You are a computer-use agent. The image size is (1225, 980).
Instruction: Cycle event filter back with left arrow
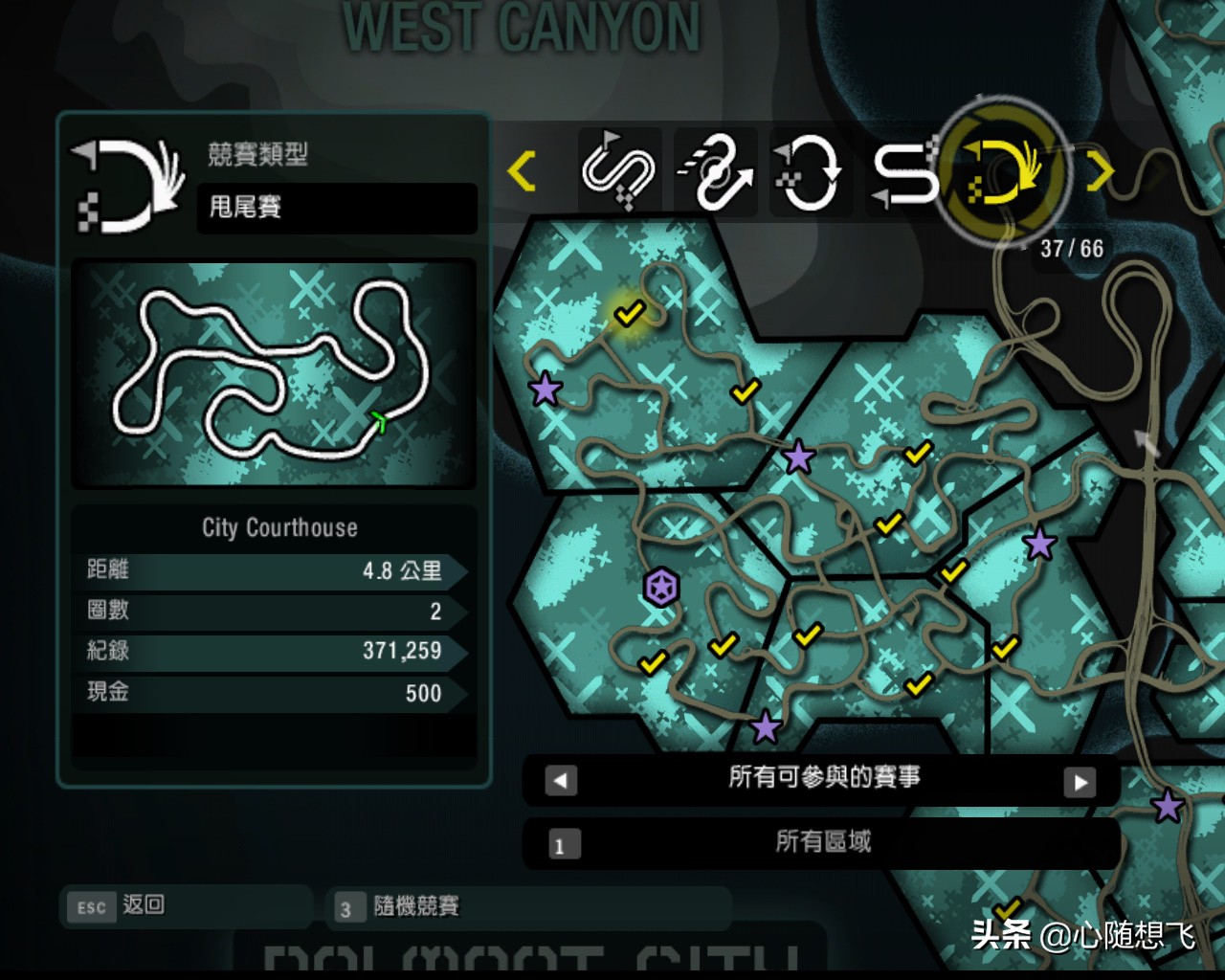[x=561, y=781]
